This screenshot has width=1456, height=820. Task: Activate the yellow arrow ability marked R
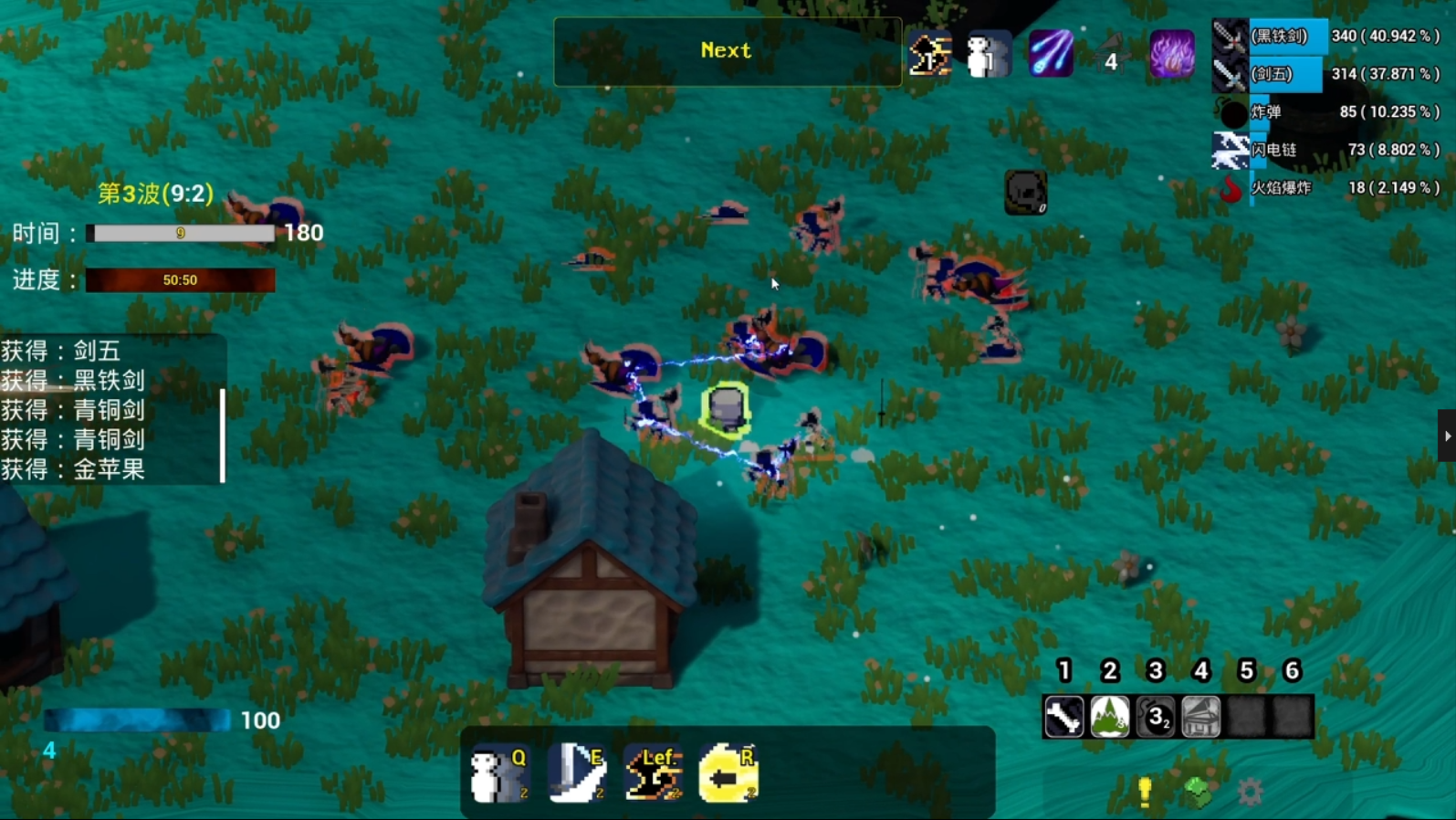728,773
